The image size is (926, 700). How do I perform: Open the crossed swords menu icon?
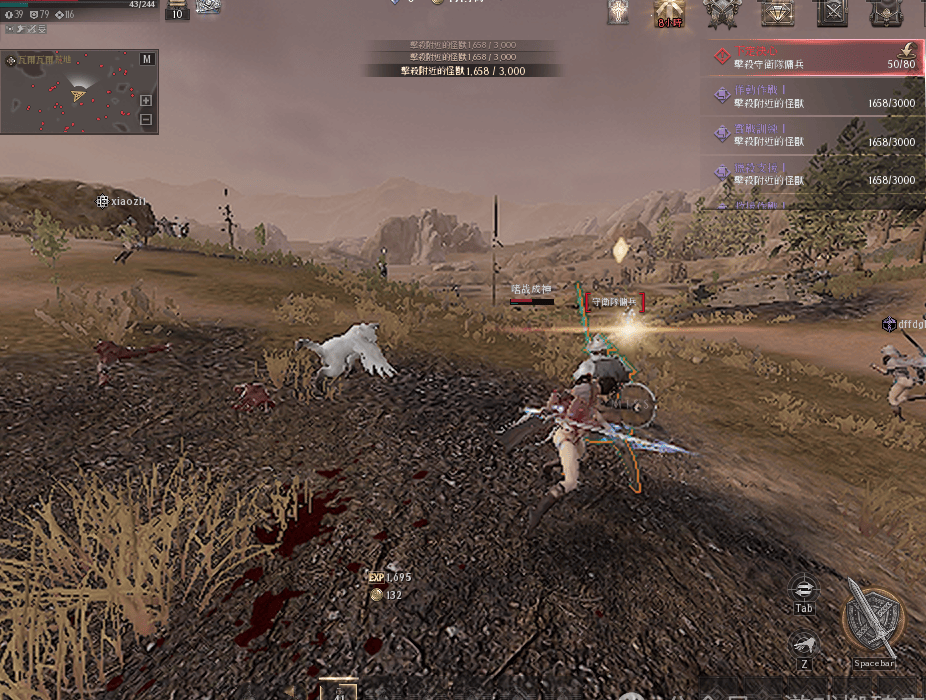tap(831, 12)
